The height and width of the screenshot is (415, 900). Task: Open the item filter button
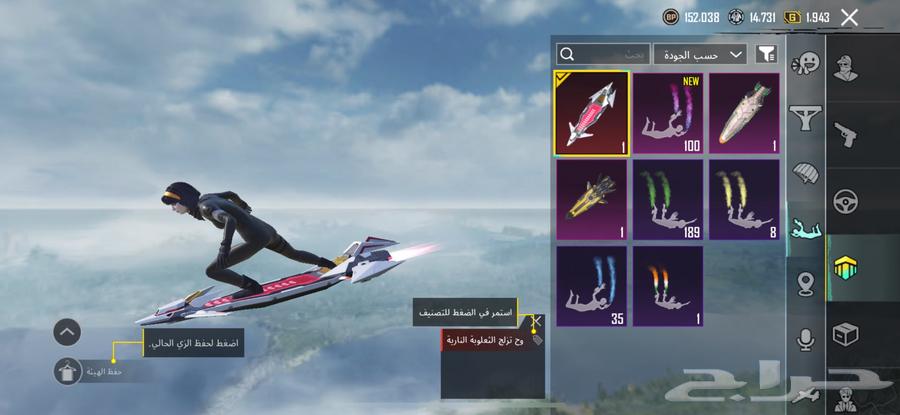(x=766, y=54)
